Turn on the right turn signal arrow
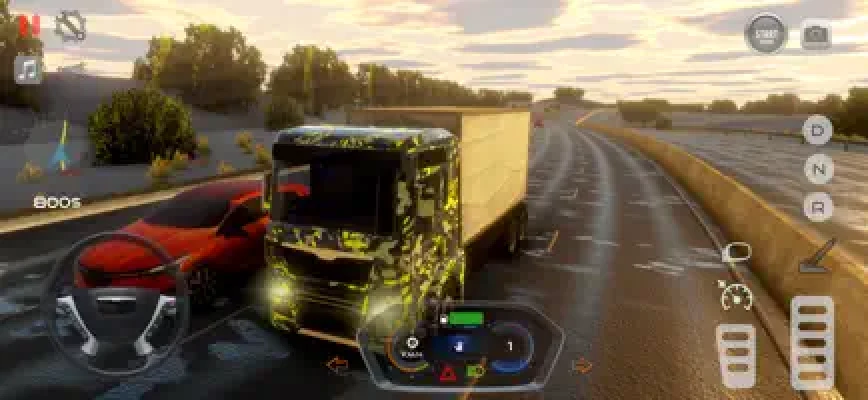Screen dimensions: 868x400 581,366
